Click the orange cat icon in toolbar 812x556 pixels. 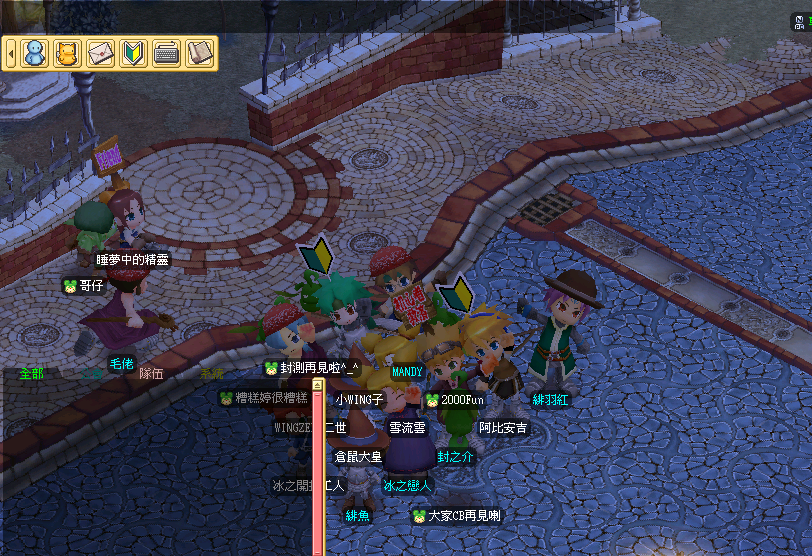point(66,53)
